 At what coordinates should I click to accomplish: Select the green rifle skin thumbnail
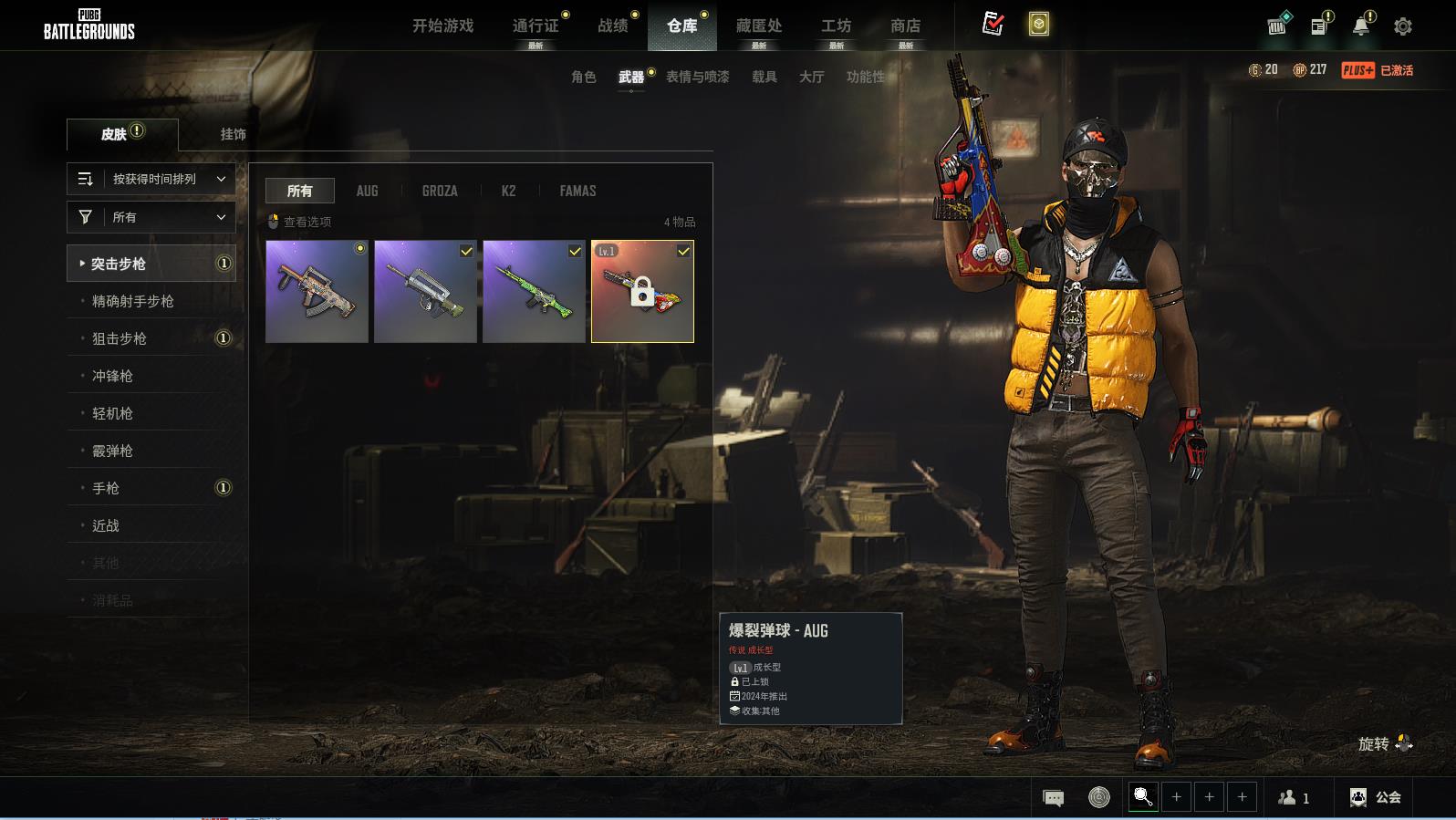tap(534, 292)
